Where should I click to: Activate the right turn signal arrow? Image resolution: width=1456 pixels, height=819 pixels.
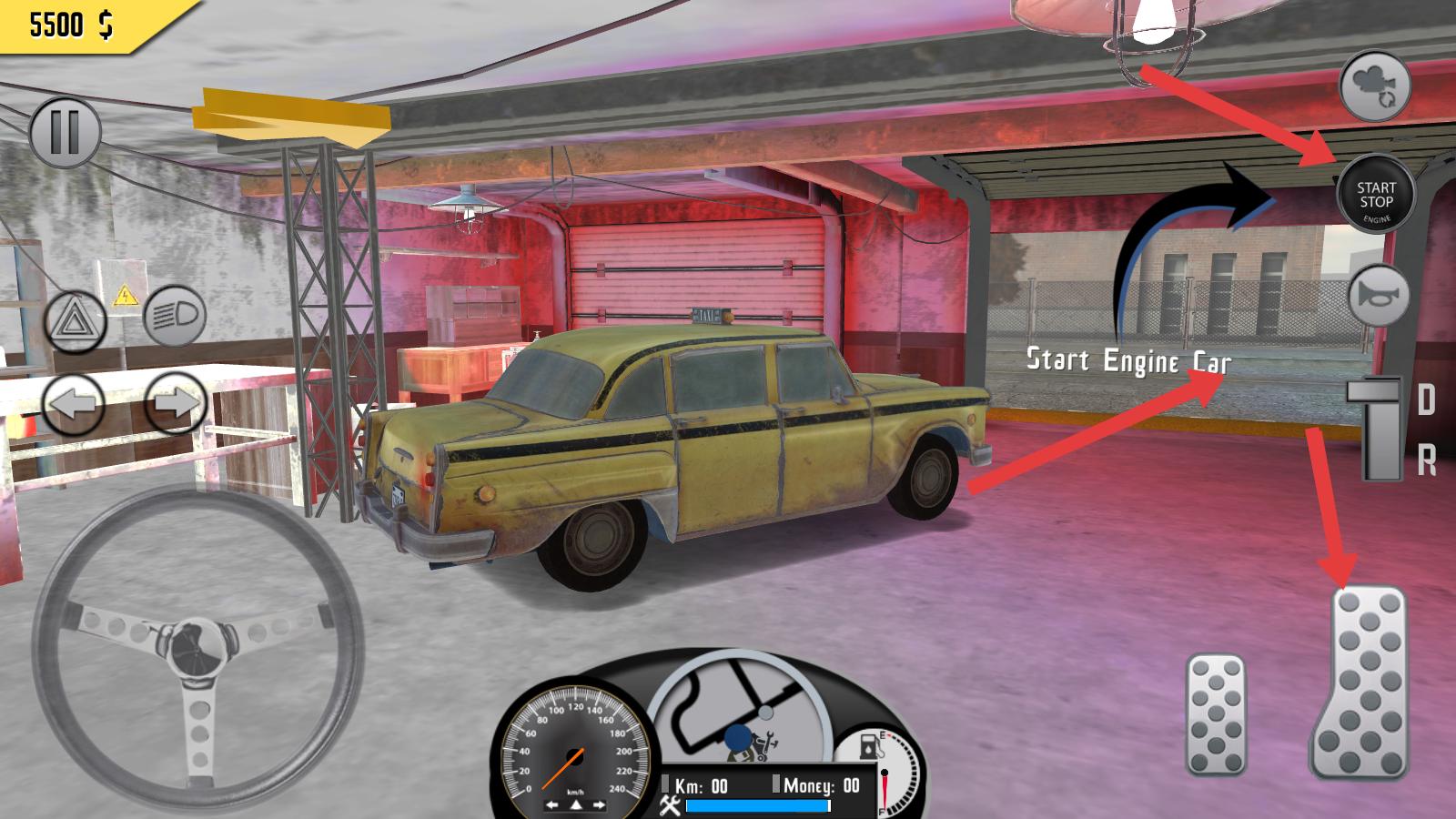(175, 402)
